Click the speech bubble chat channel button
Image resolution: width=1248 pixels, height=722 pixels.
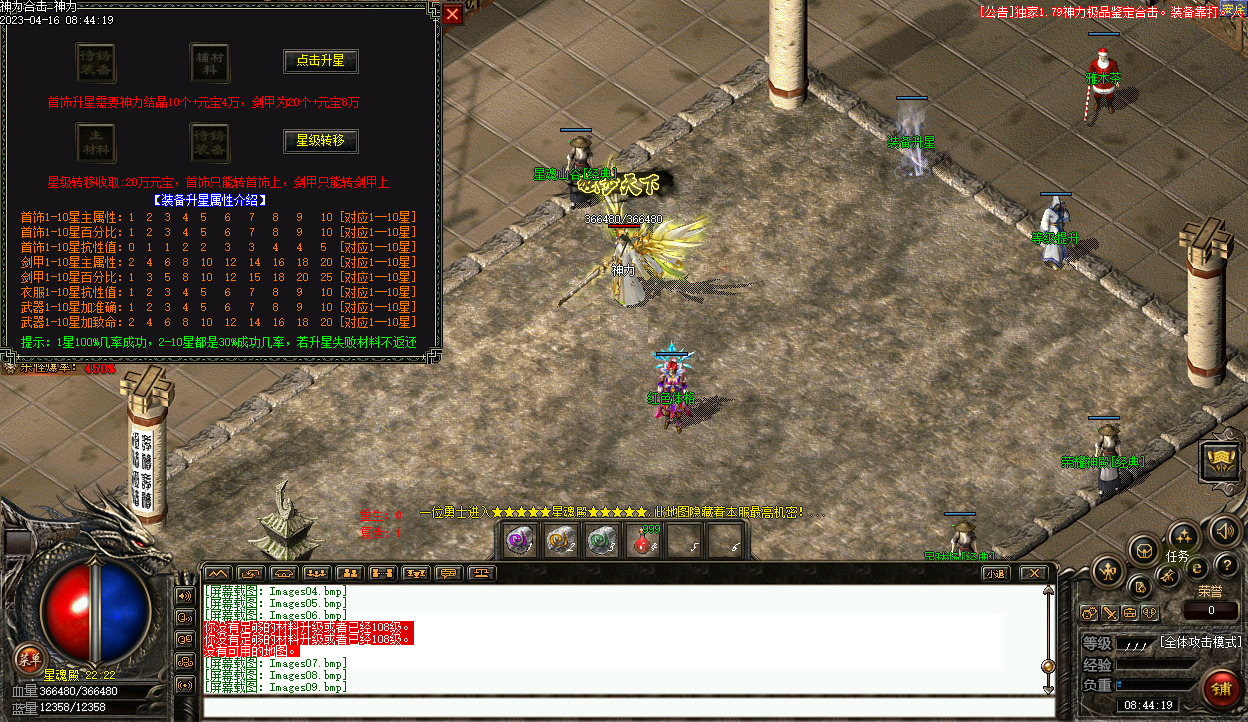tap(448, 573)
